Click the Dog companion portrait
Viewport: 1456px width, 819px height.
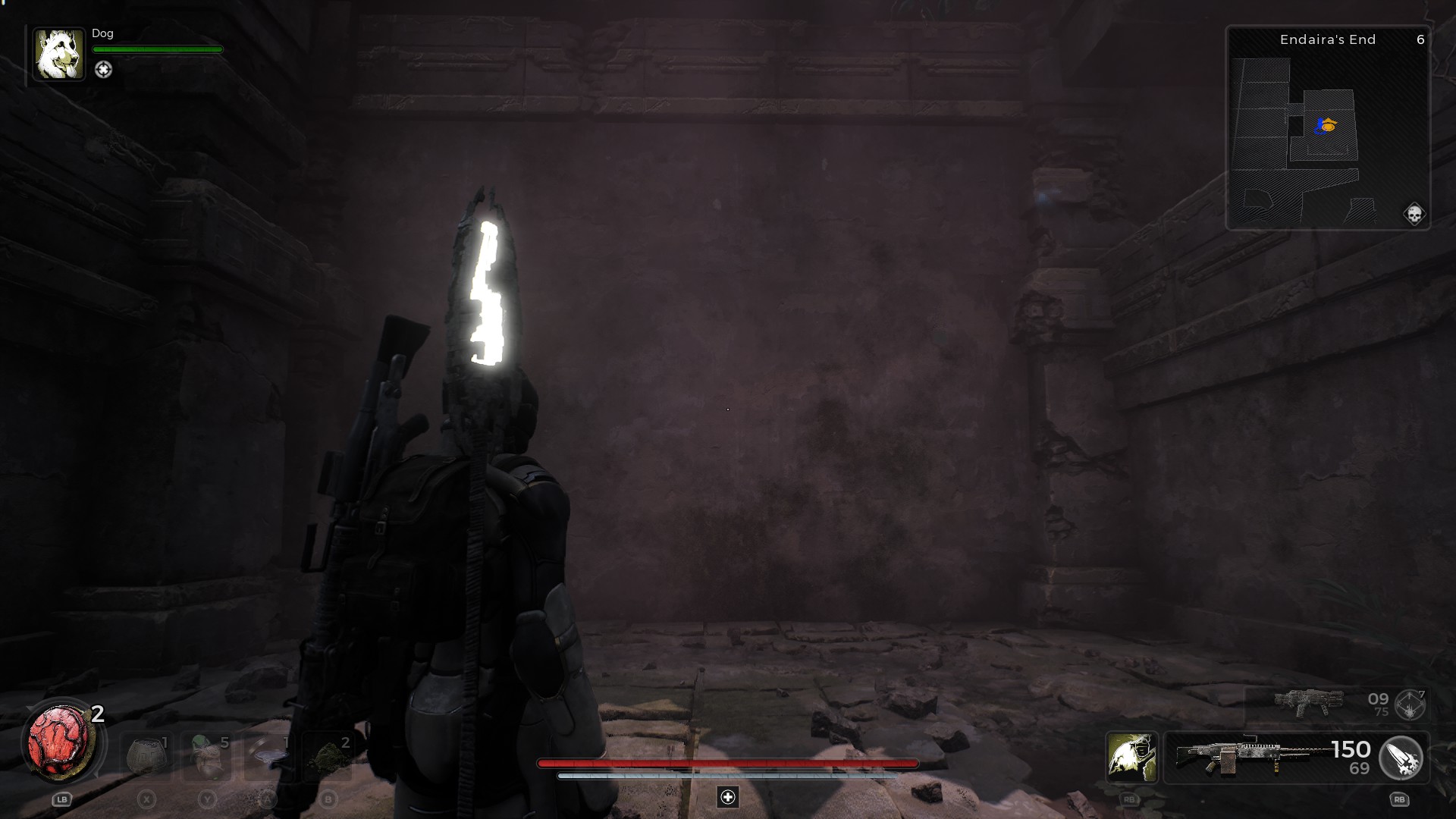click(x=59, y=53)
